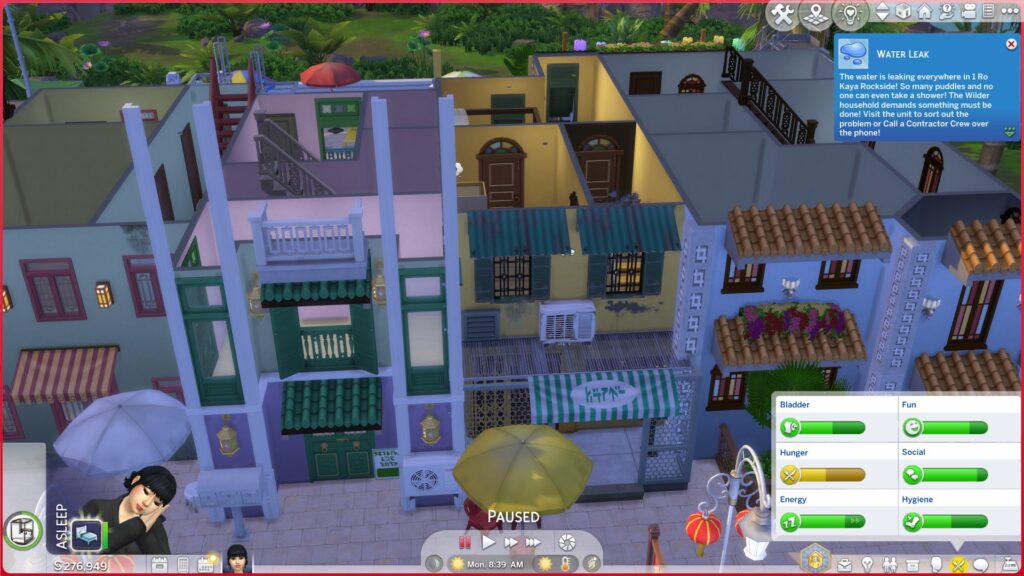Open Build Mode with the hammer-and-wrench icon
The height and width of the screenshot is (576, 1024).
[x=784, y=14]
